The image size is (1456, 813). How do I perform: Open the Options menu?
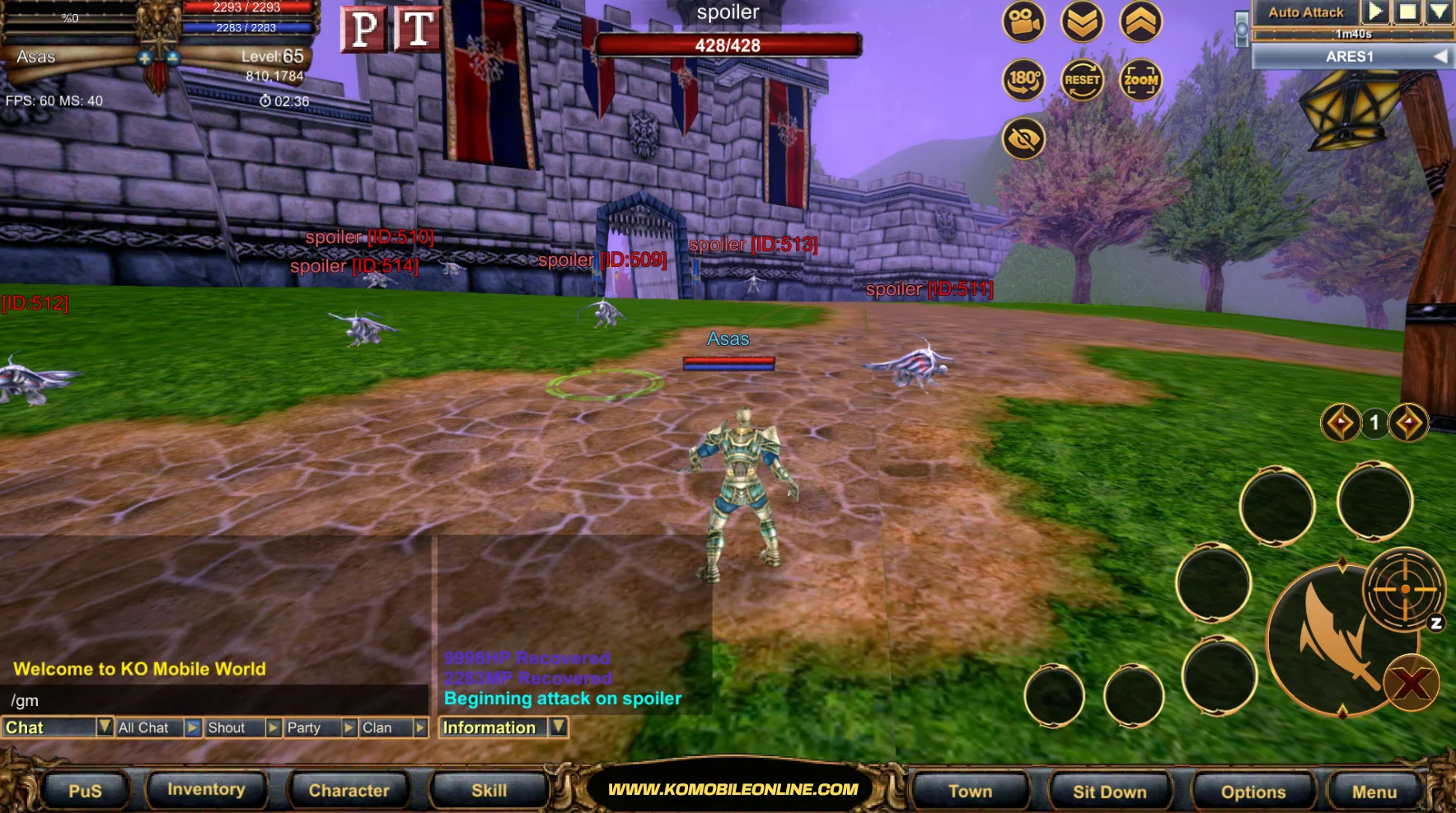coord(1252,792)
